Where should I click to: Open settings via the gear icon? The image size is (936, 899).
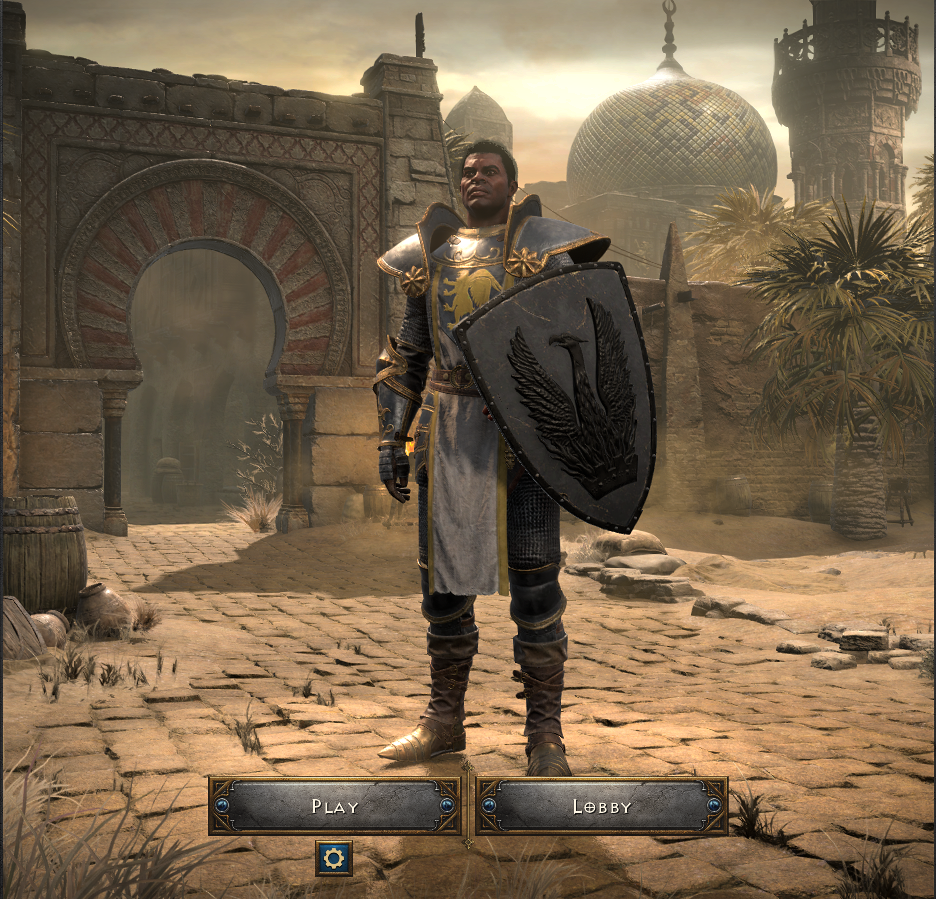click(x=334, y=858)
